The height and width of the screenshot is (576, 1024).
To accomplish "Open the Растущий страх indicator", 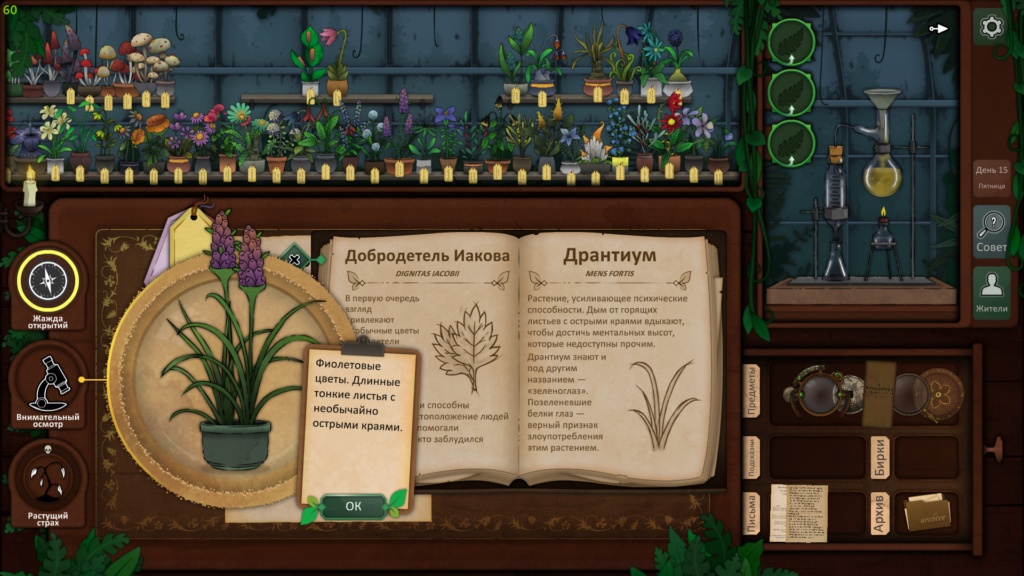I will (46, 481).
